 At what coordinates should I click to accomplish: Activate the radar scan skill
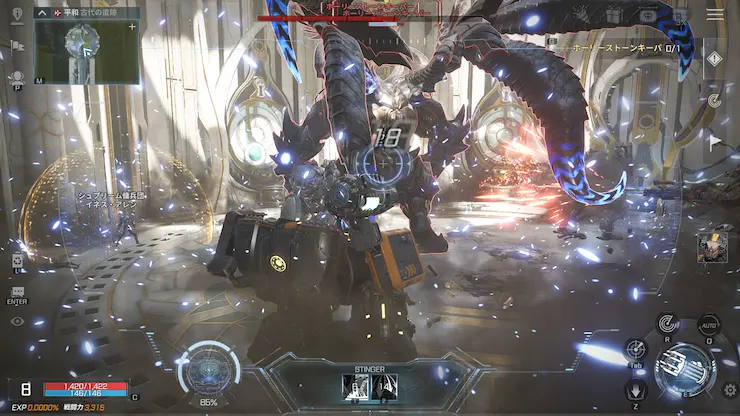(x=668, y=323)
